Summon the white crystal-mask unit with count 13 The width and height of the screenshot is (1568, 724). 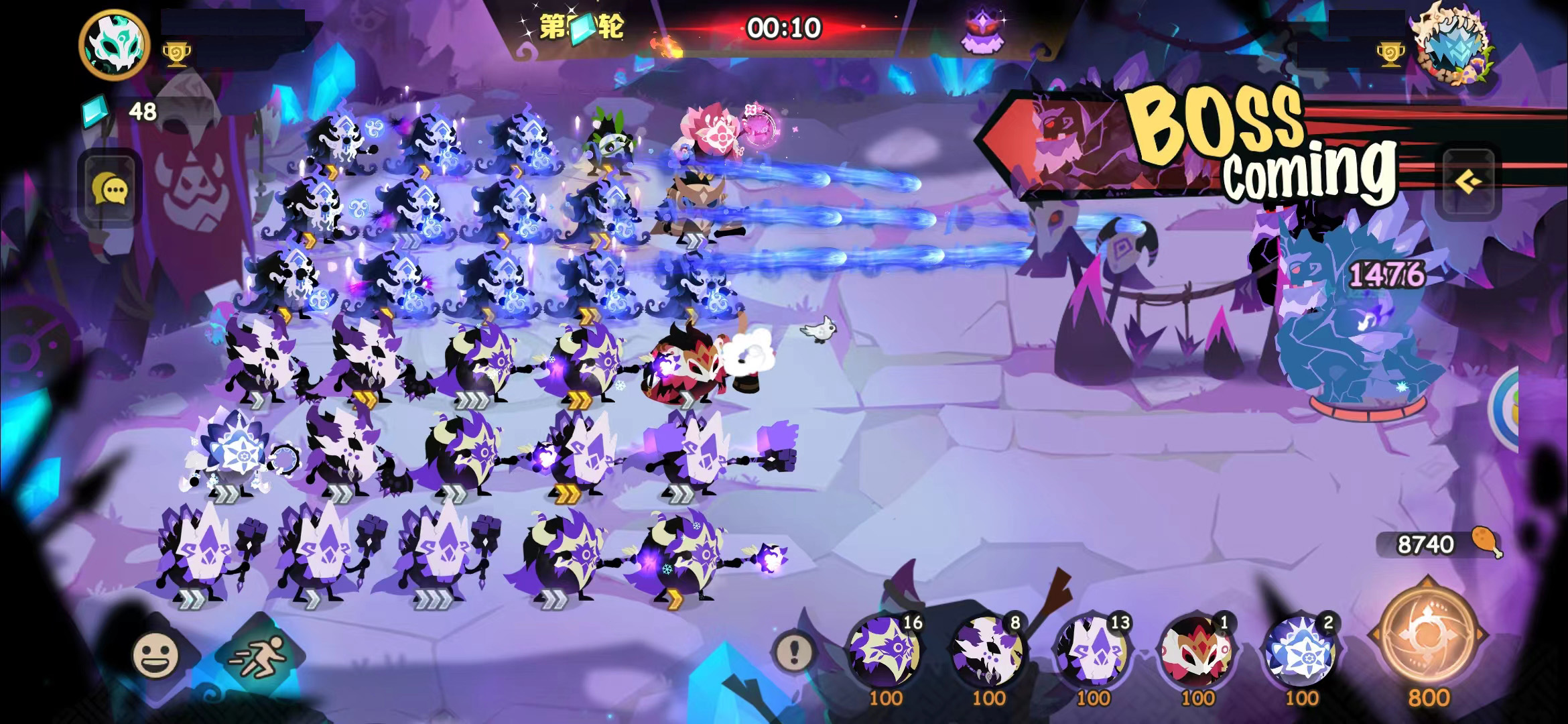point(1092,652)
